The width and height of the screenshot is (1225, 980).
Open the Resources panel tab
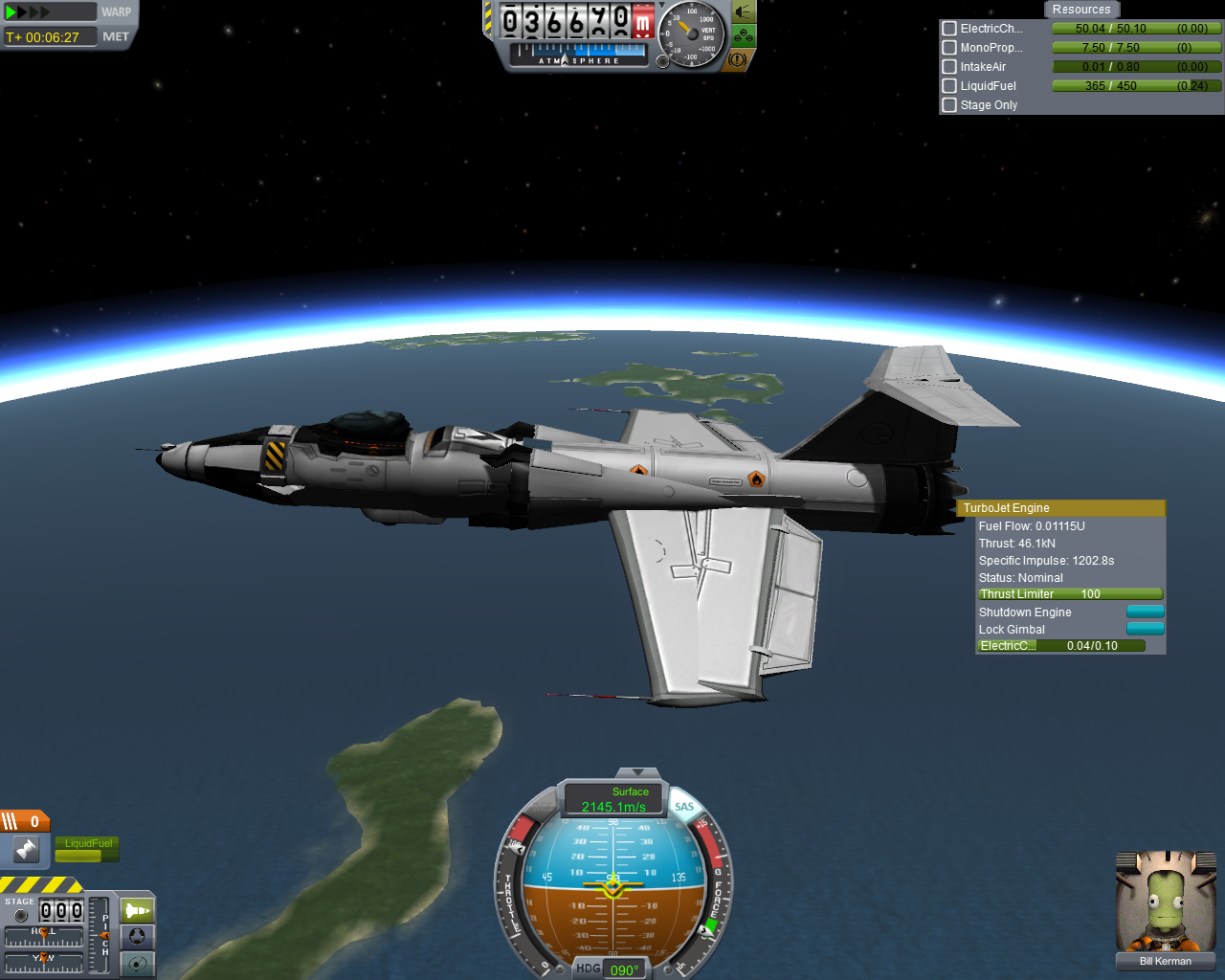click(1081, 10)
